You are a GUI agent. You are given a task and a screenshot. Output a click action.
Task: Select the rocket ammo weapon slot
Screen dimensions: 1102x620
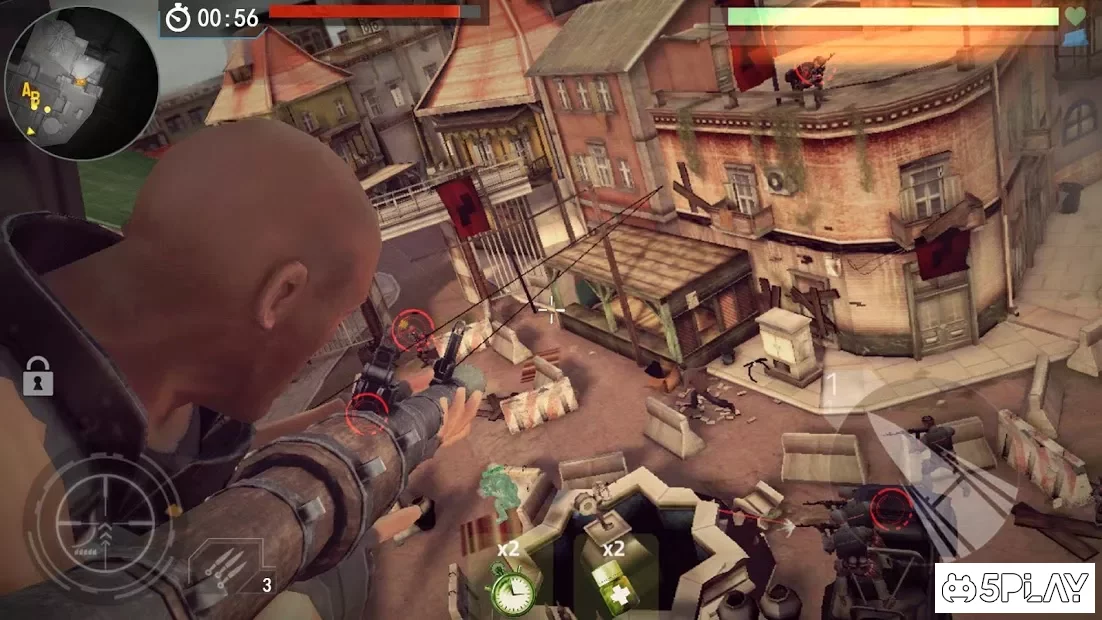[229, 571]
